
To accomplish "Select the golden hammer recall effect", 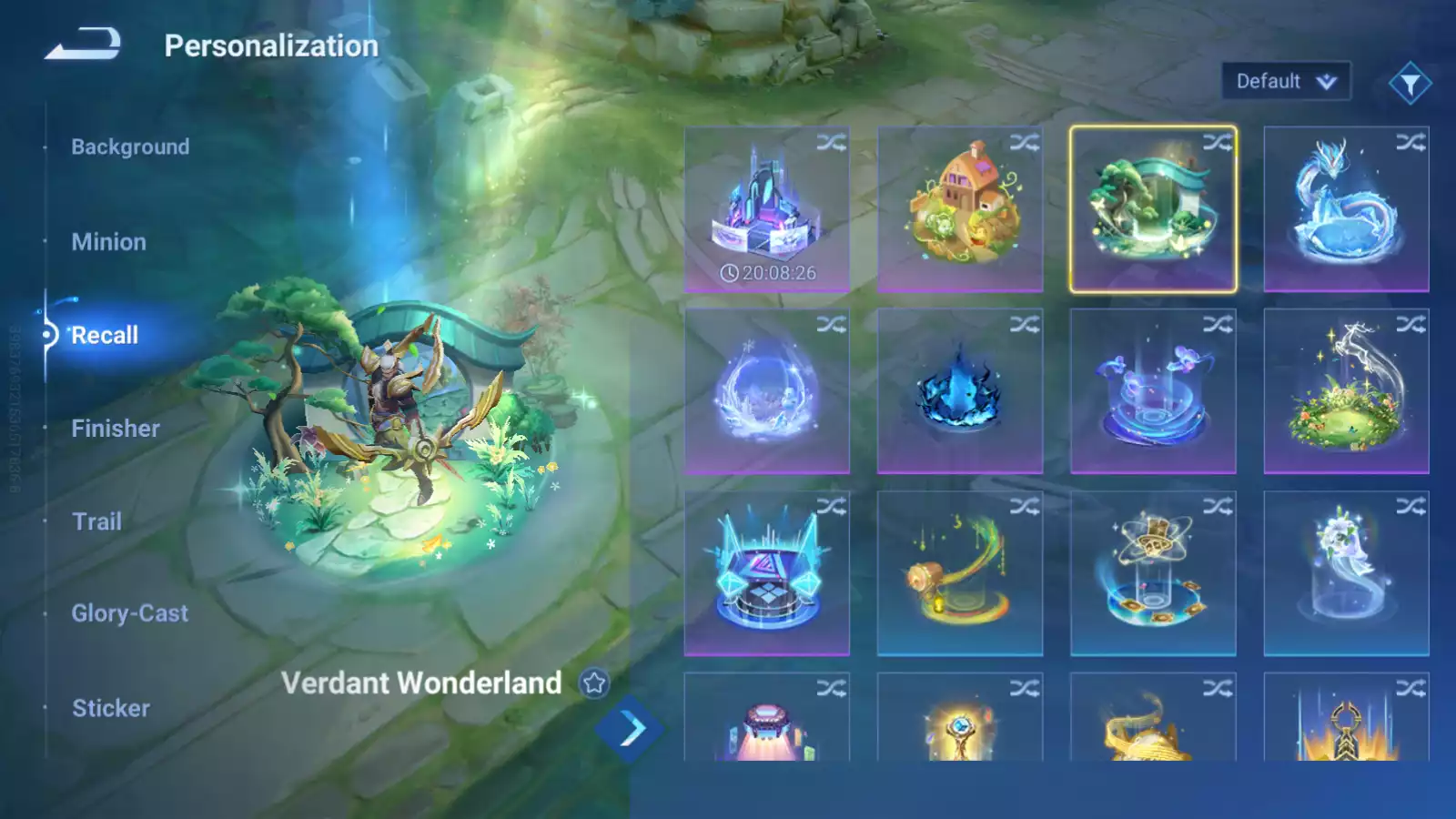I will click(x=960, y=573).
